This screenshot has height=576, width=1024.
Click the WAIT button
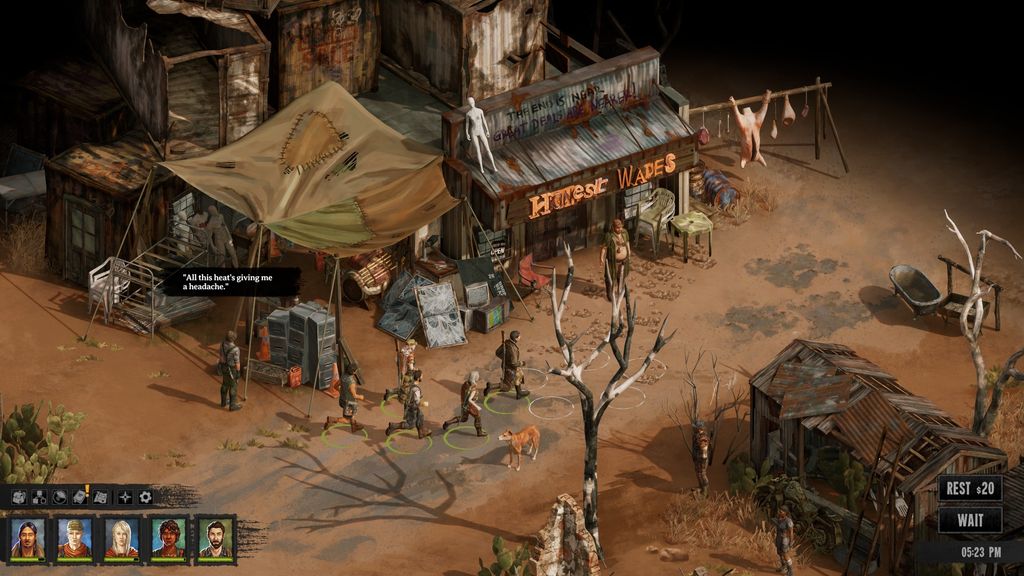[969, 520]
